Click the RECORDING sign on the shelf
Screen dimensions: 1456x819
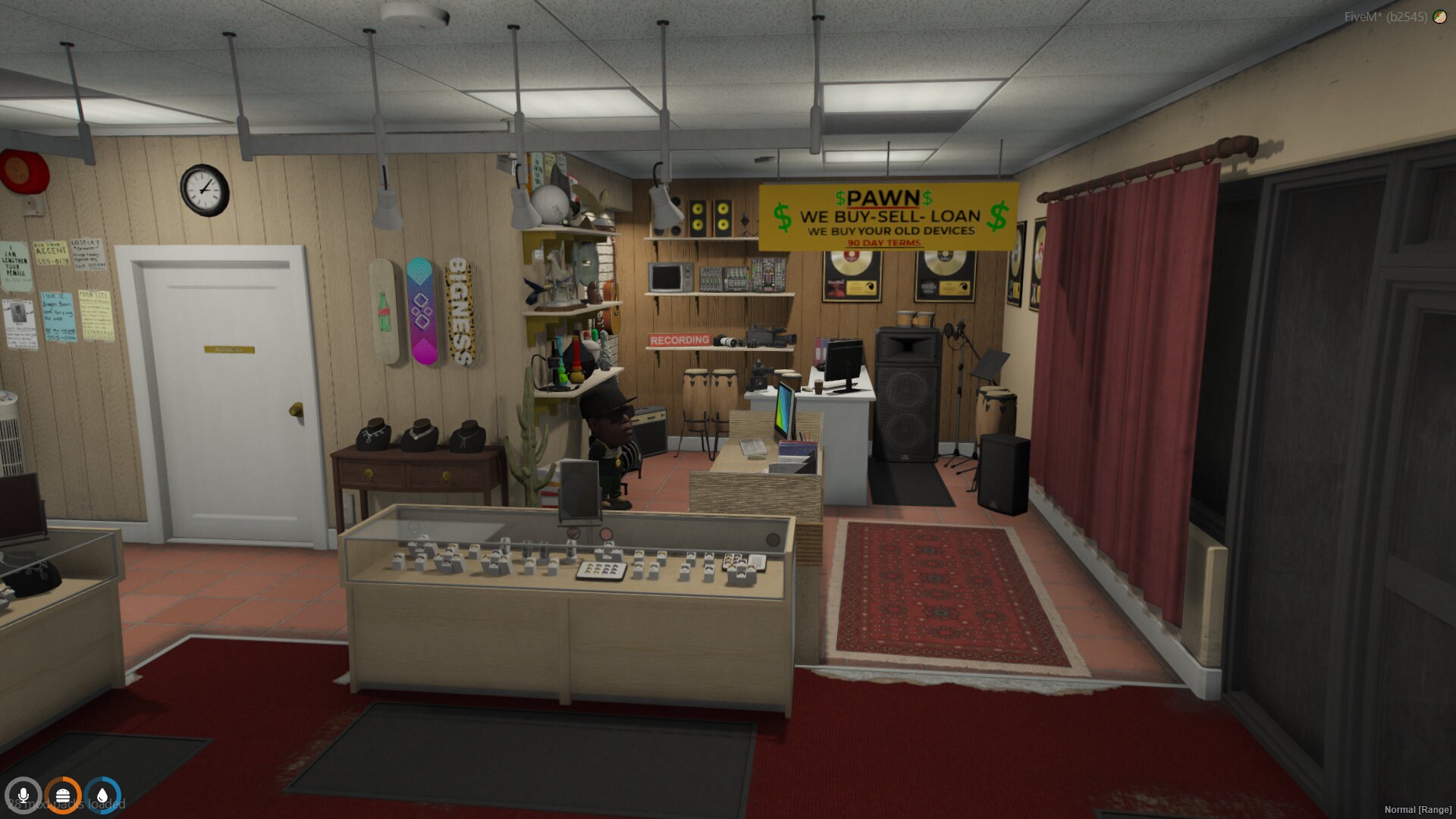pyautogui.click(x=679, y=340)
